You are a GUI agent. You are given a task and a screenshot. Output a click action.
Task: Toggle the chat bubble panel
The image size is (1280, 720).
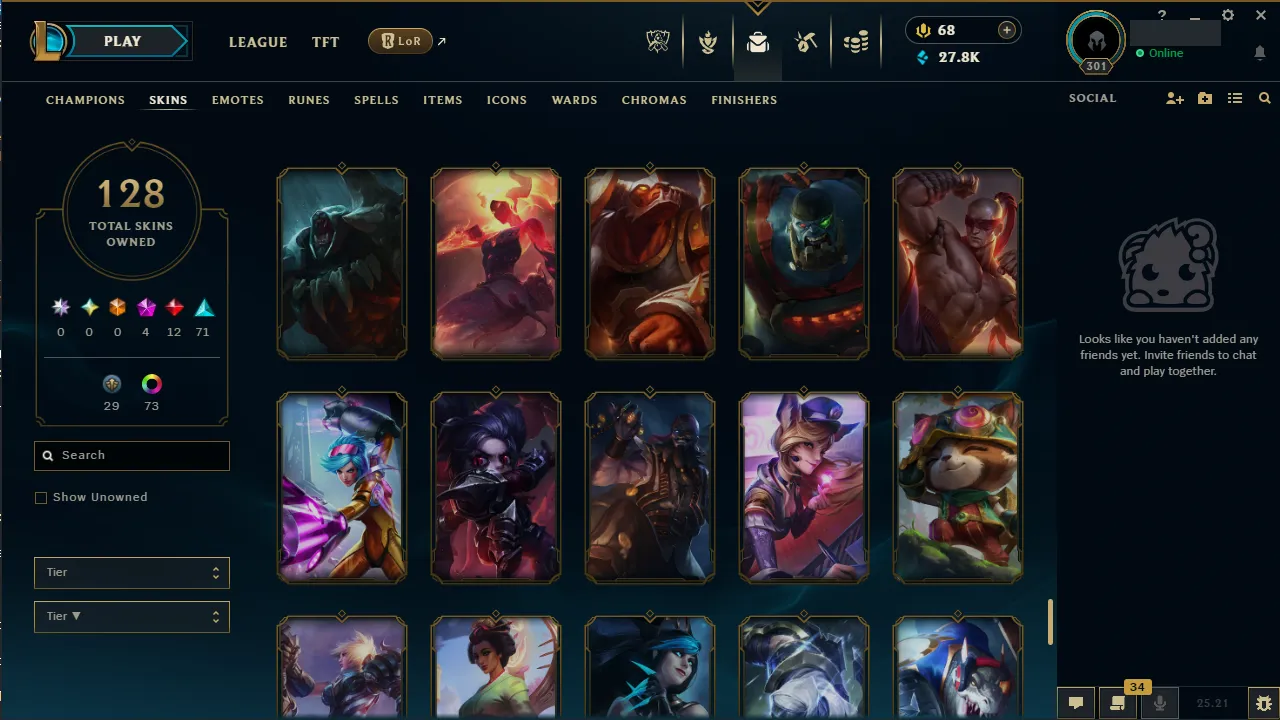(1075, 703)
